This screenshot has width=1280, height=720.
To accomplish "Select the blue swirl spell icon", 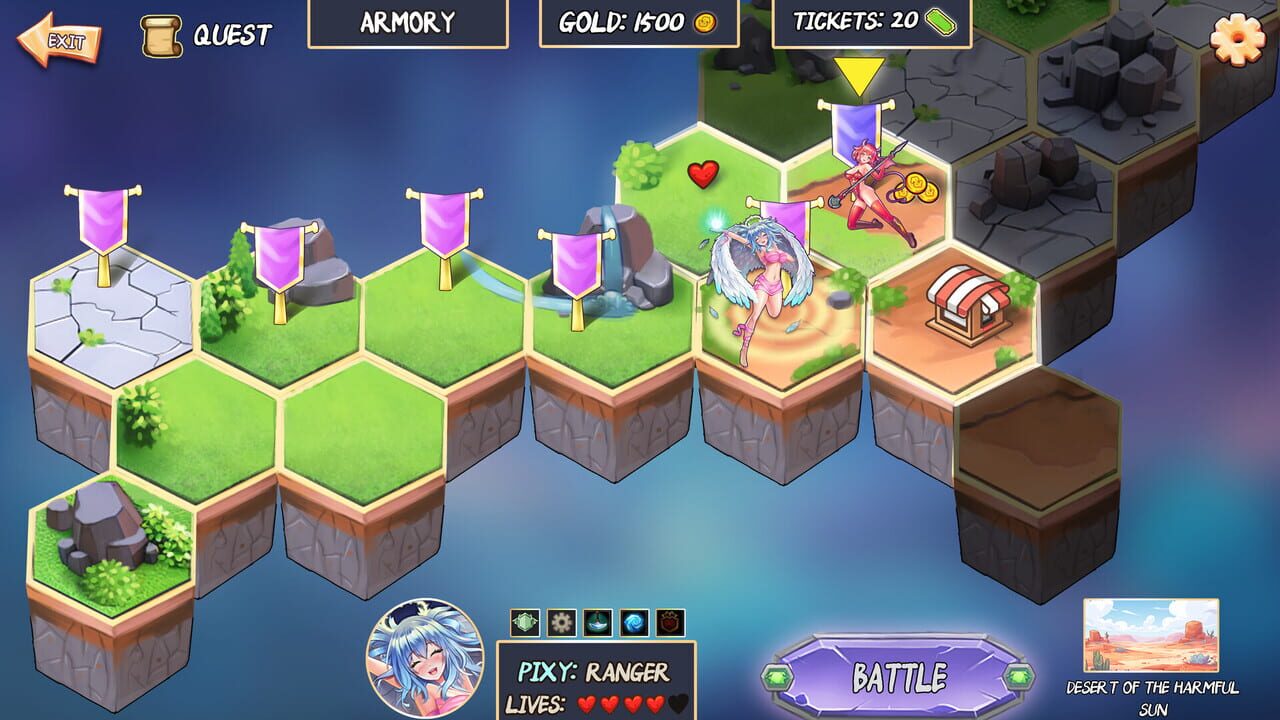I will 634,623.
